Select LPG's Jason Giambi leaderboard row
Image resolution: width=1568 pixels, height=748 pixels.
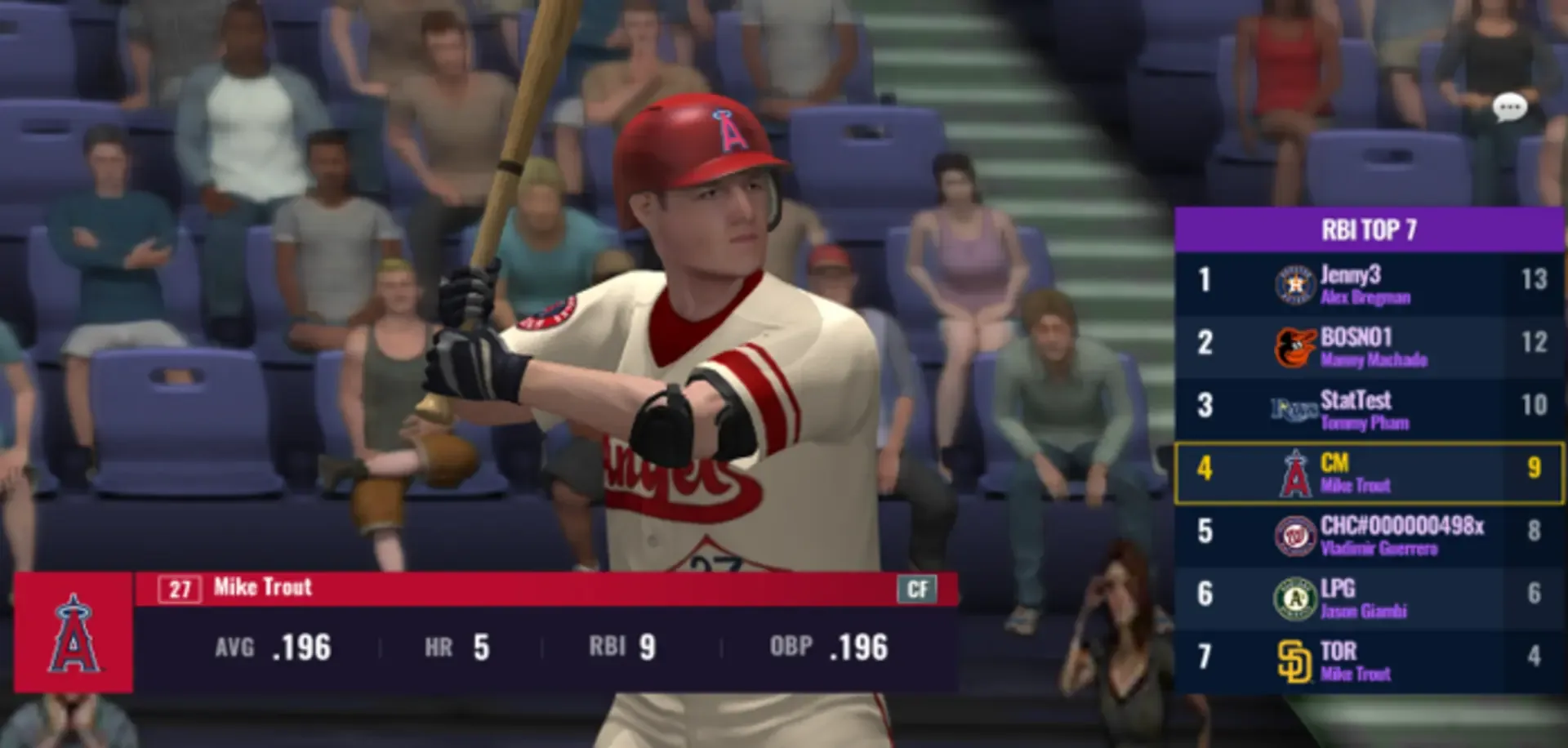(1370, 597)
